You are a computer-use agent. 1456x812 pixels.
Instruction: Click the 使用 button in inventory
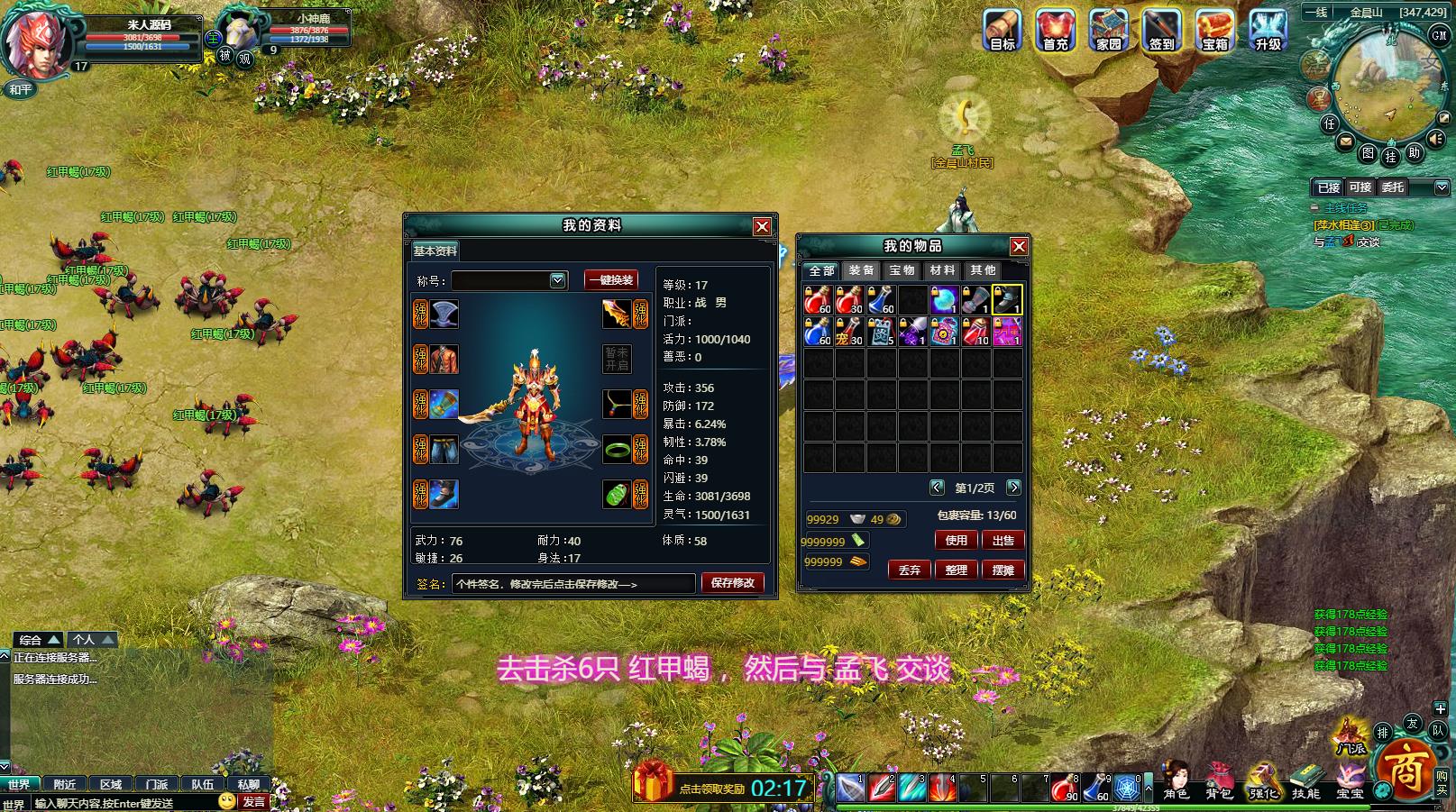[x=956, y=540]
